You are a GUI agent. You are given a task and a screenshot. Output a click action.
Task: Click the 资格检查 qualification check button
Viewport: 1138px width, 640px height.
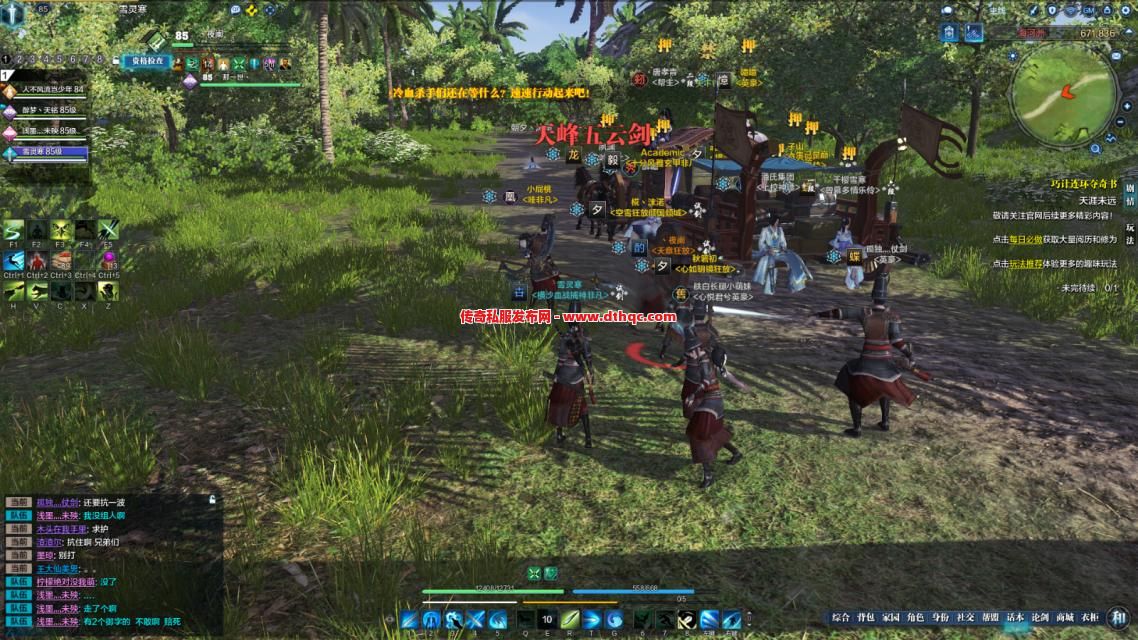point(148,60)
